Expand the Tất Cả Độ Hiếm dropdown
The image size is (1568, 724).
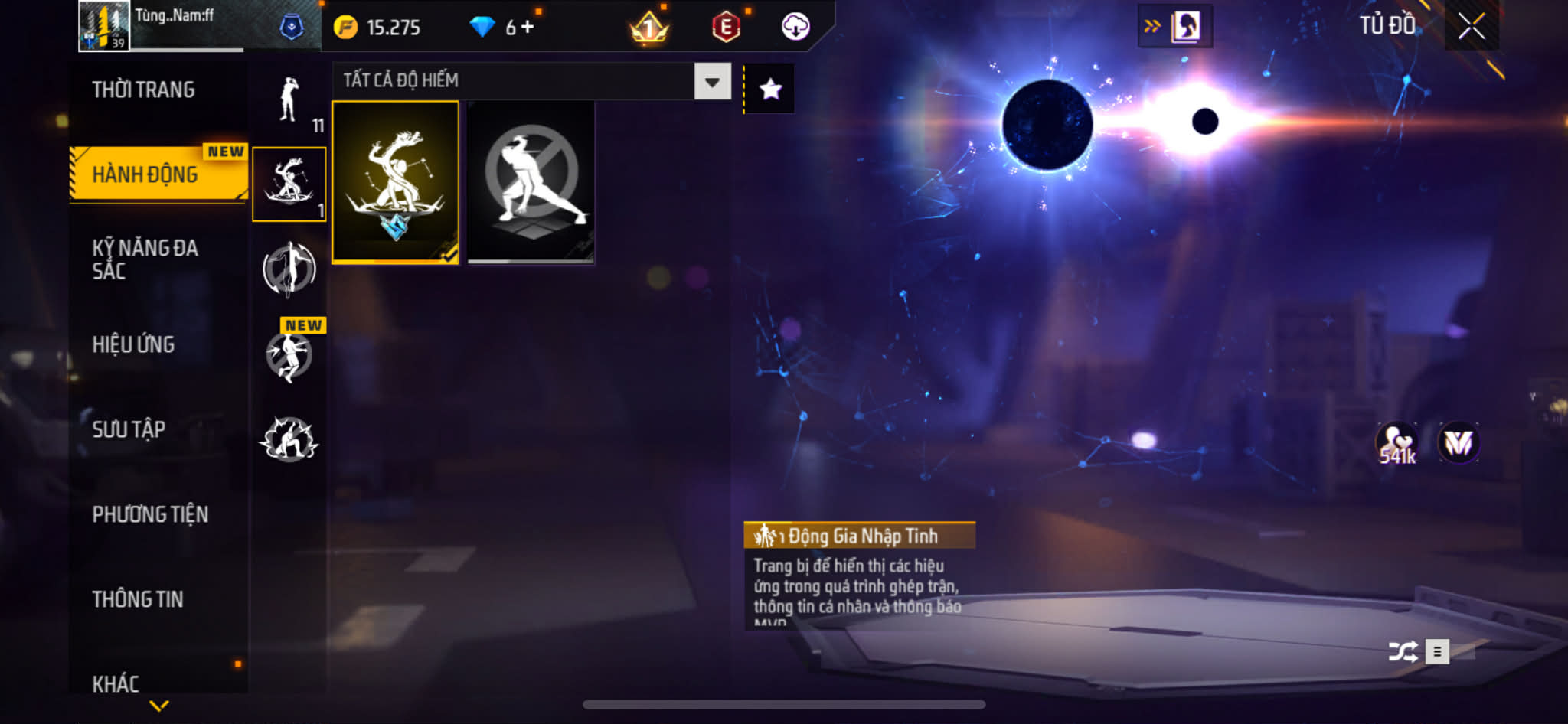coord(712,82)
